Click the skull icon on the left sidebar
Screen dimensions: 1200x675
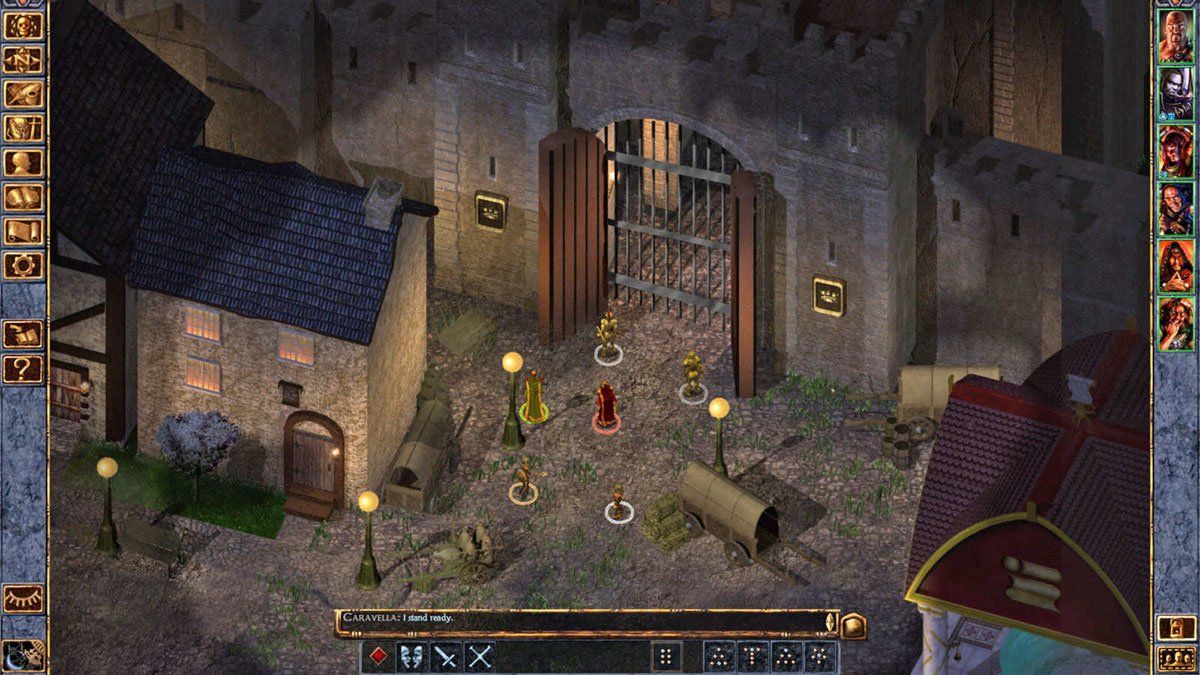point(23,25)
